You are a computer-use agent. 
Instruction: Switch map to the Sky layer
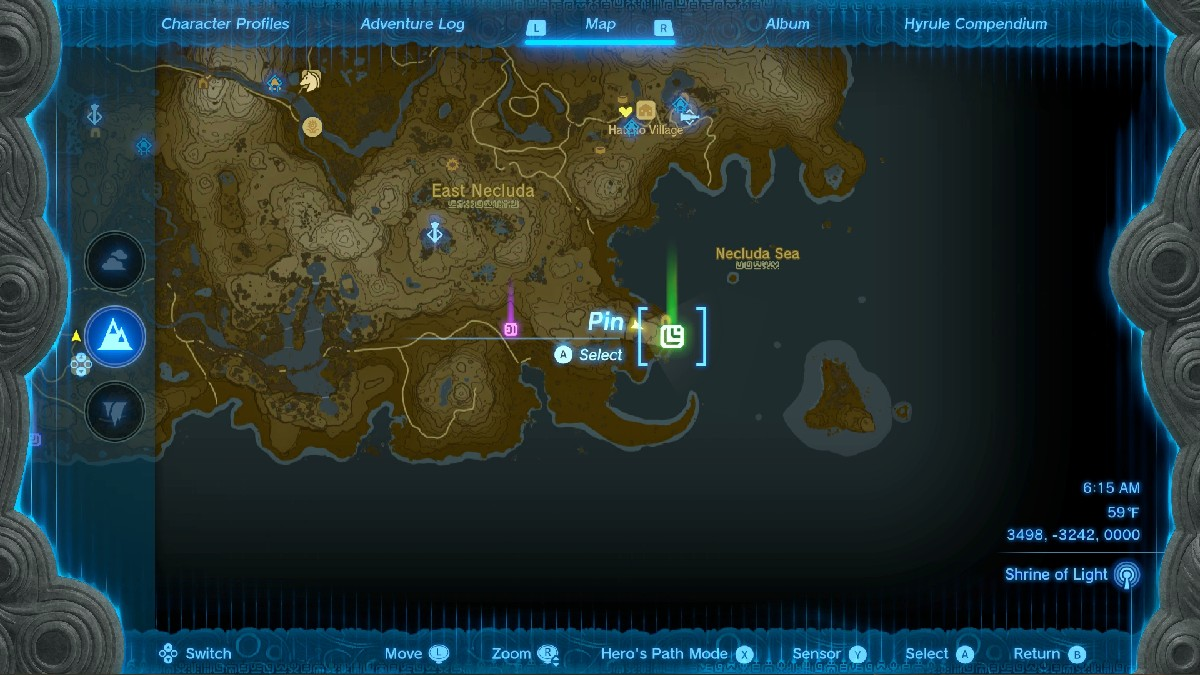(115, 262)
